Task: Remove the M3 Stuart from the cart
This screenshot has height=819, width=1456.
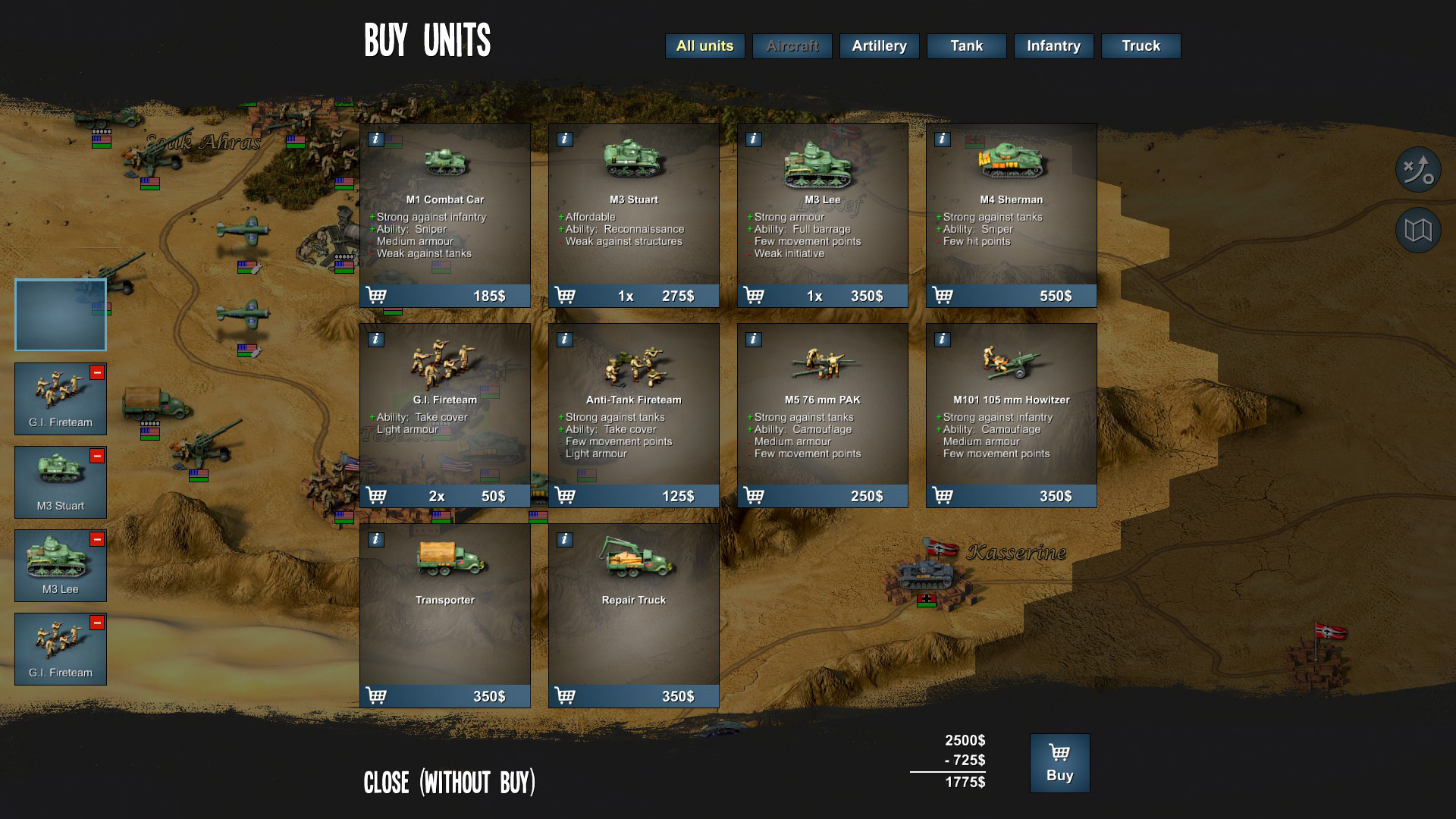Action: (x=97, y=456)
